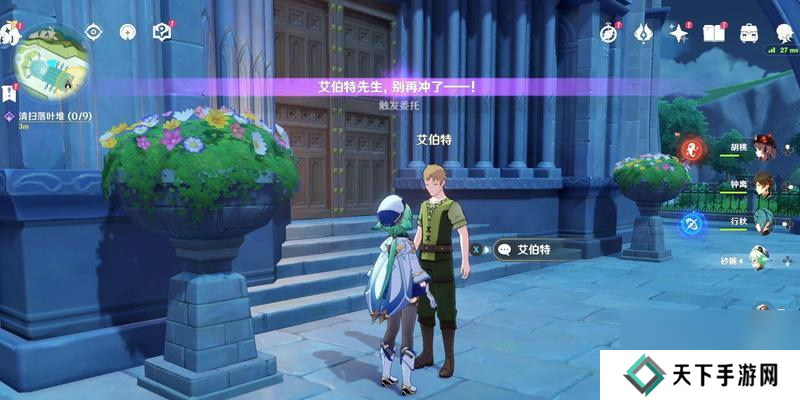
Task: Select the eye-shaped icon beside the minimap
Action: pyautogui.click(x=94, y=32)
